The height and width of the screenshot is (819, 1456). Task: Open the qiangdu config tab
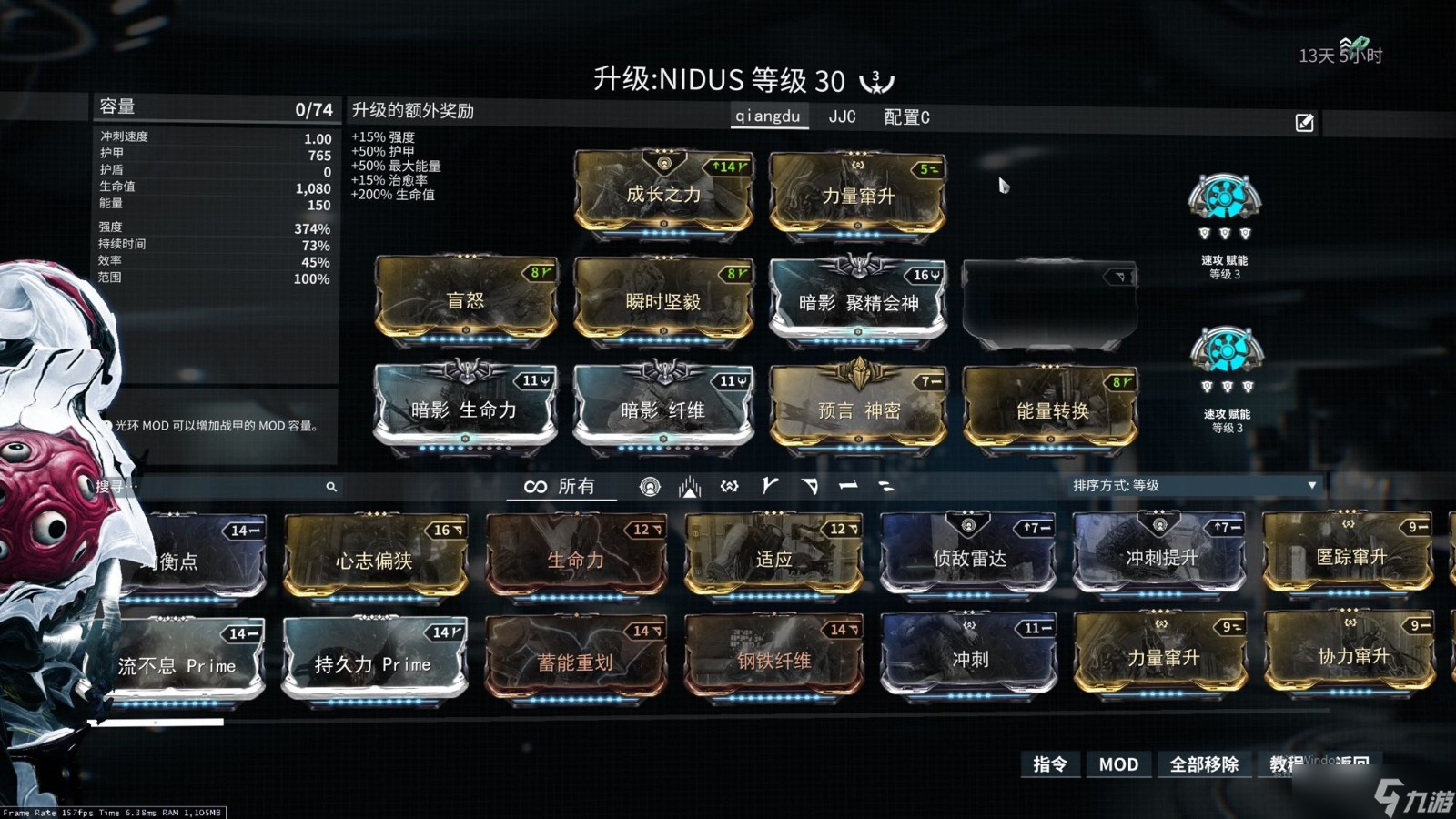(x=768, y=116)
